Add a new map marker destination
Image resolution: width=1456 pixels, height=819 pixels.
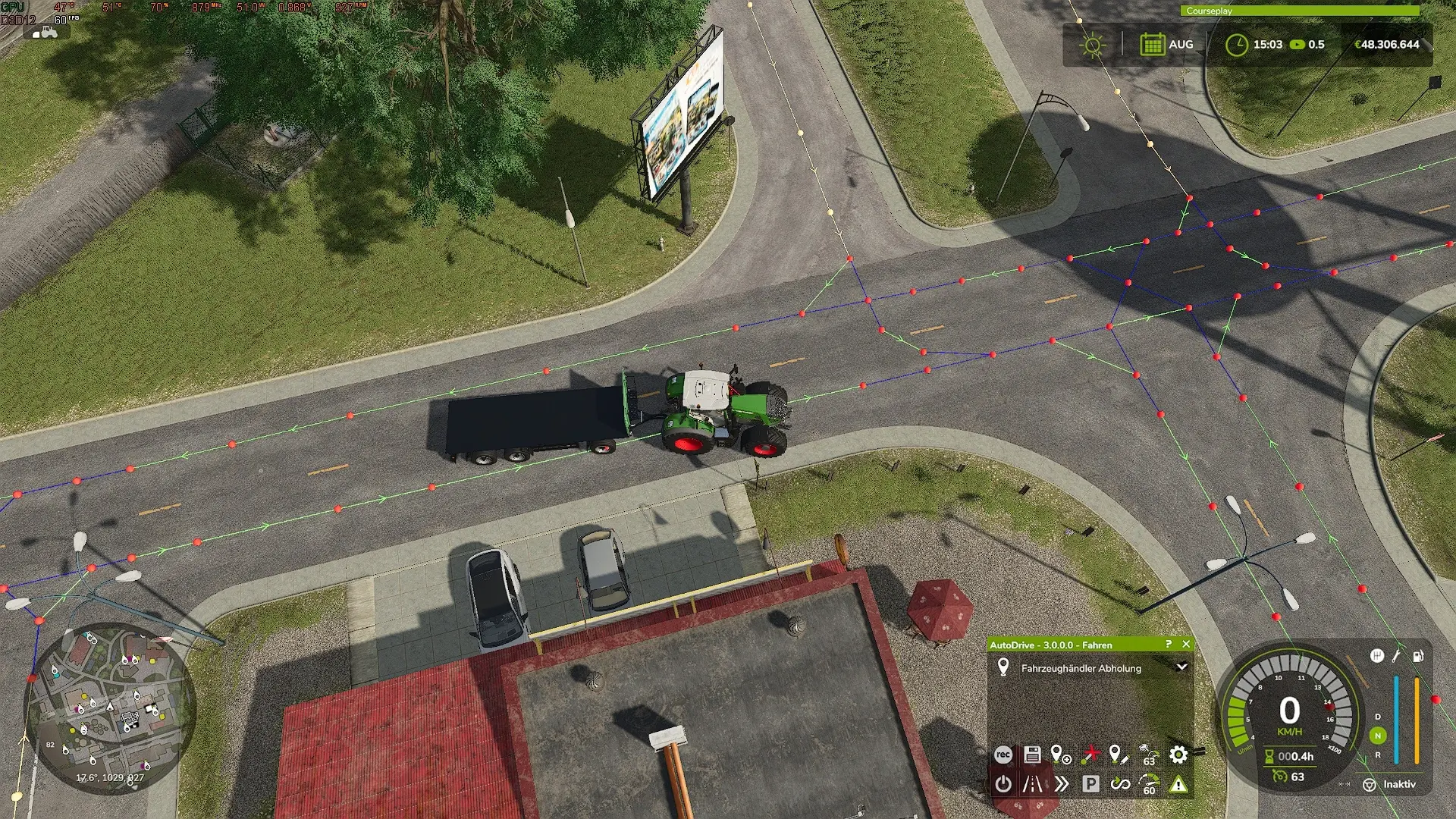click(1061, 755)
